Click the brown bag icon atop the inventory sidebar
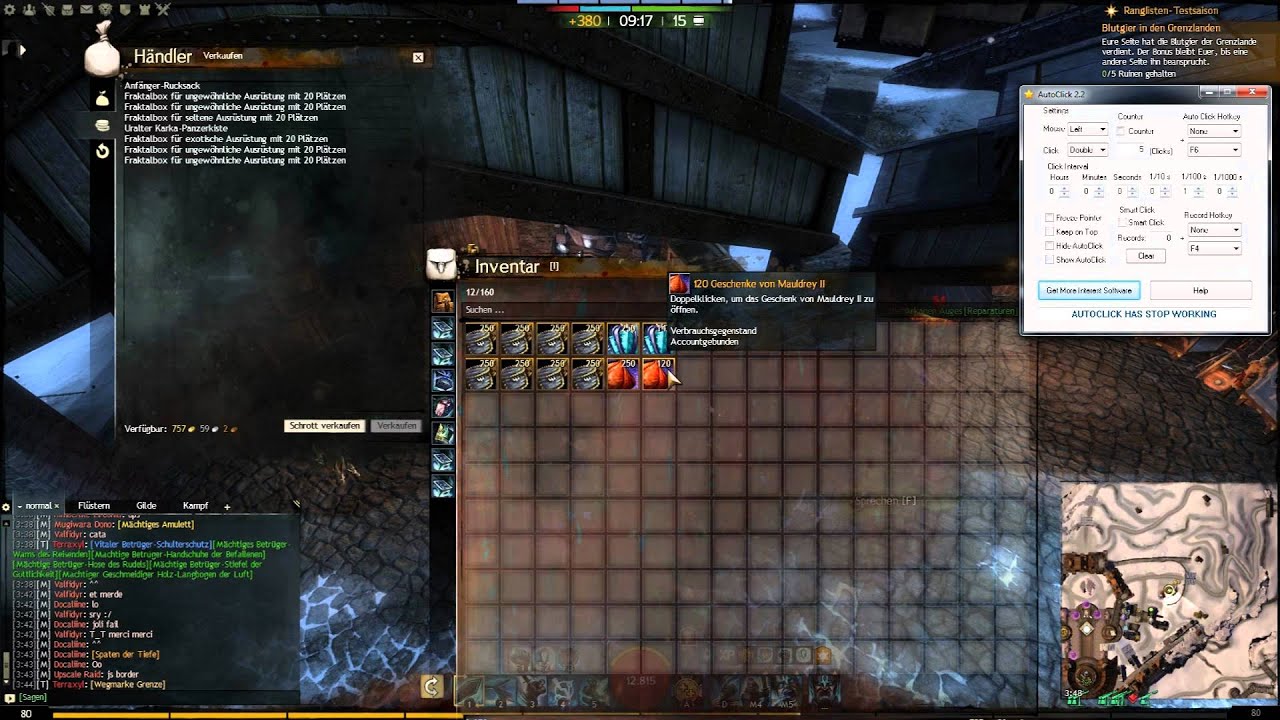Screen dimensions: 1280x720 click(443, 301)
